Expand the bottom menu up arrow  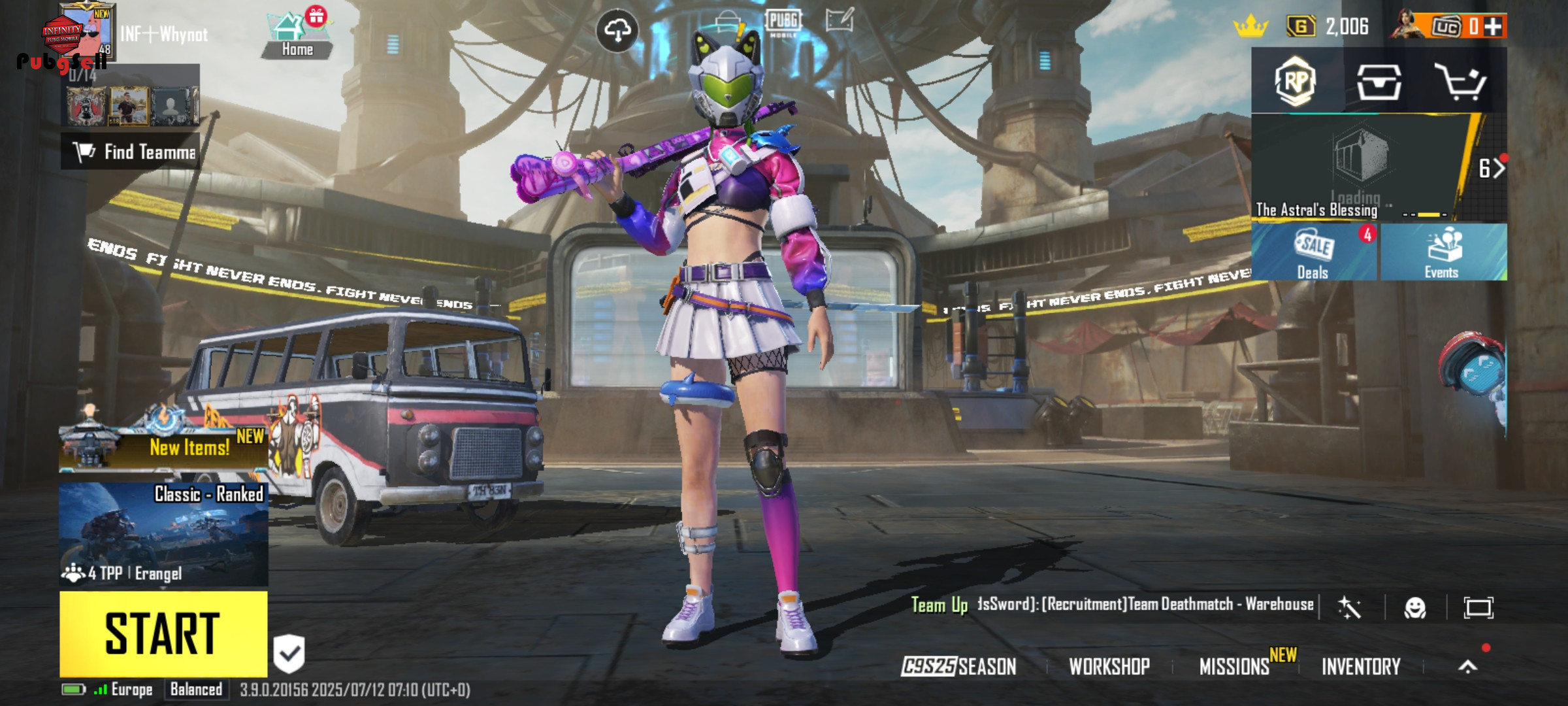click(1467, 666)
